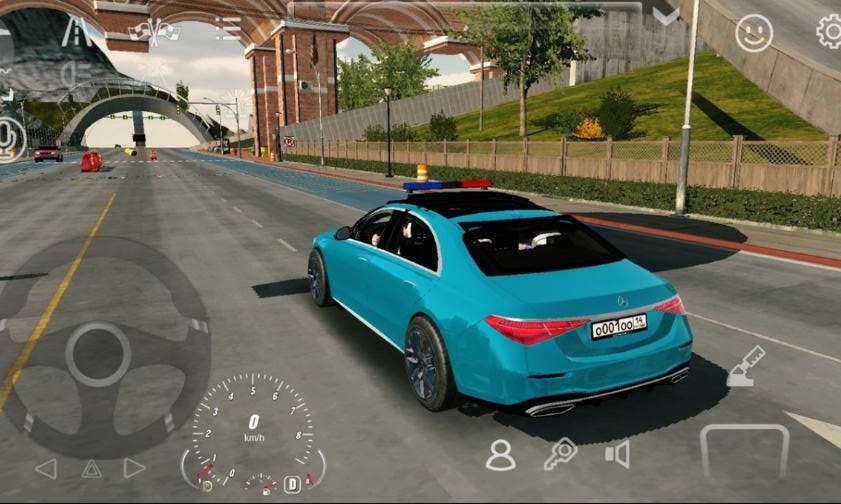Change the gear selector showing D
The image size is (841, 504).
[x=292, y=484]
